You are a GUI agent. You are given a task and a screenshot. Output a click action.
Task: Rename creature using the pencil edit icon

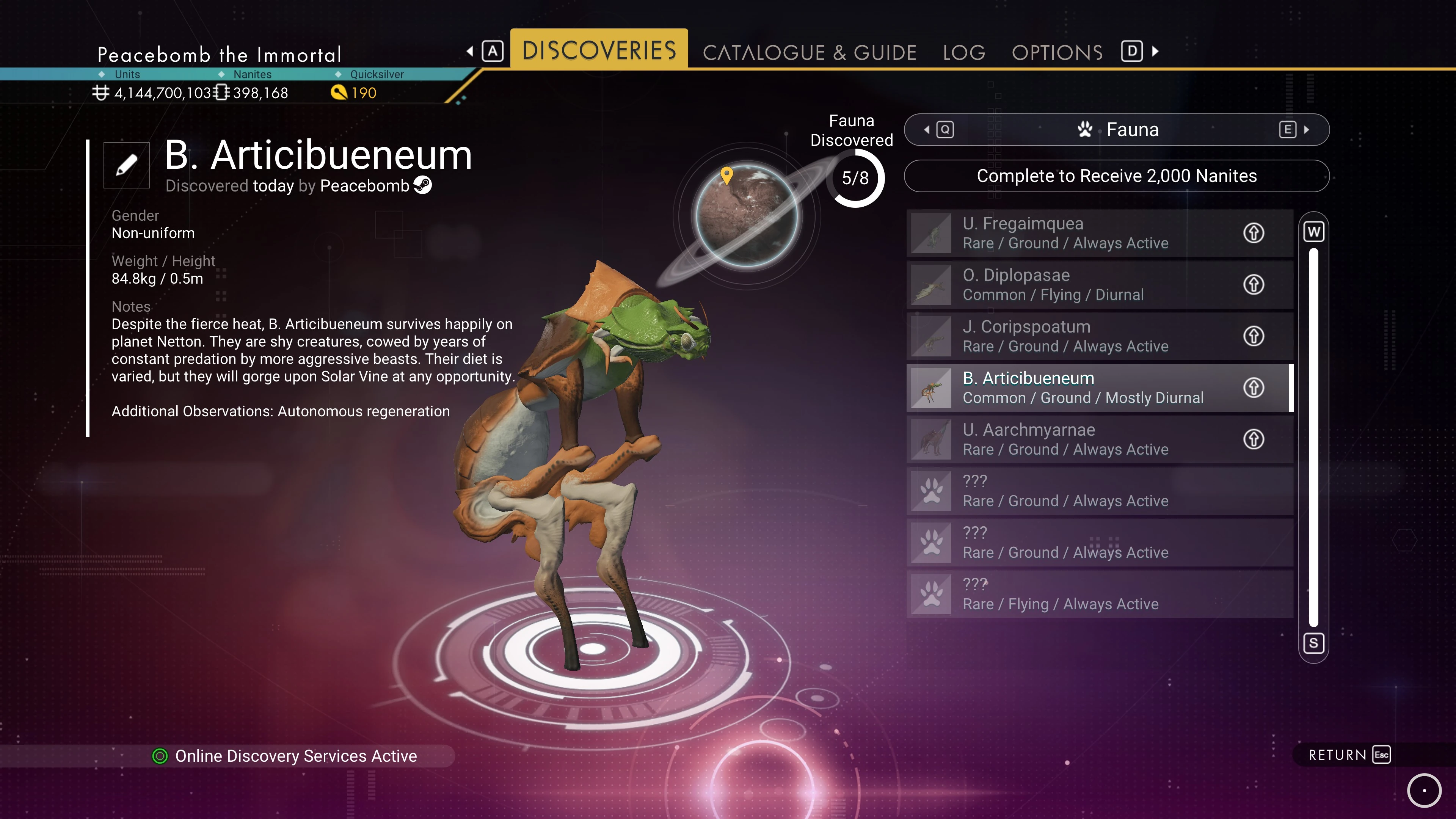(x=127, y=165)
